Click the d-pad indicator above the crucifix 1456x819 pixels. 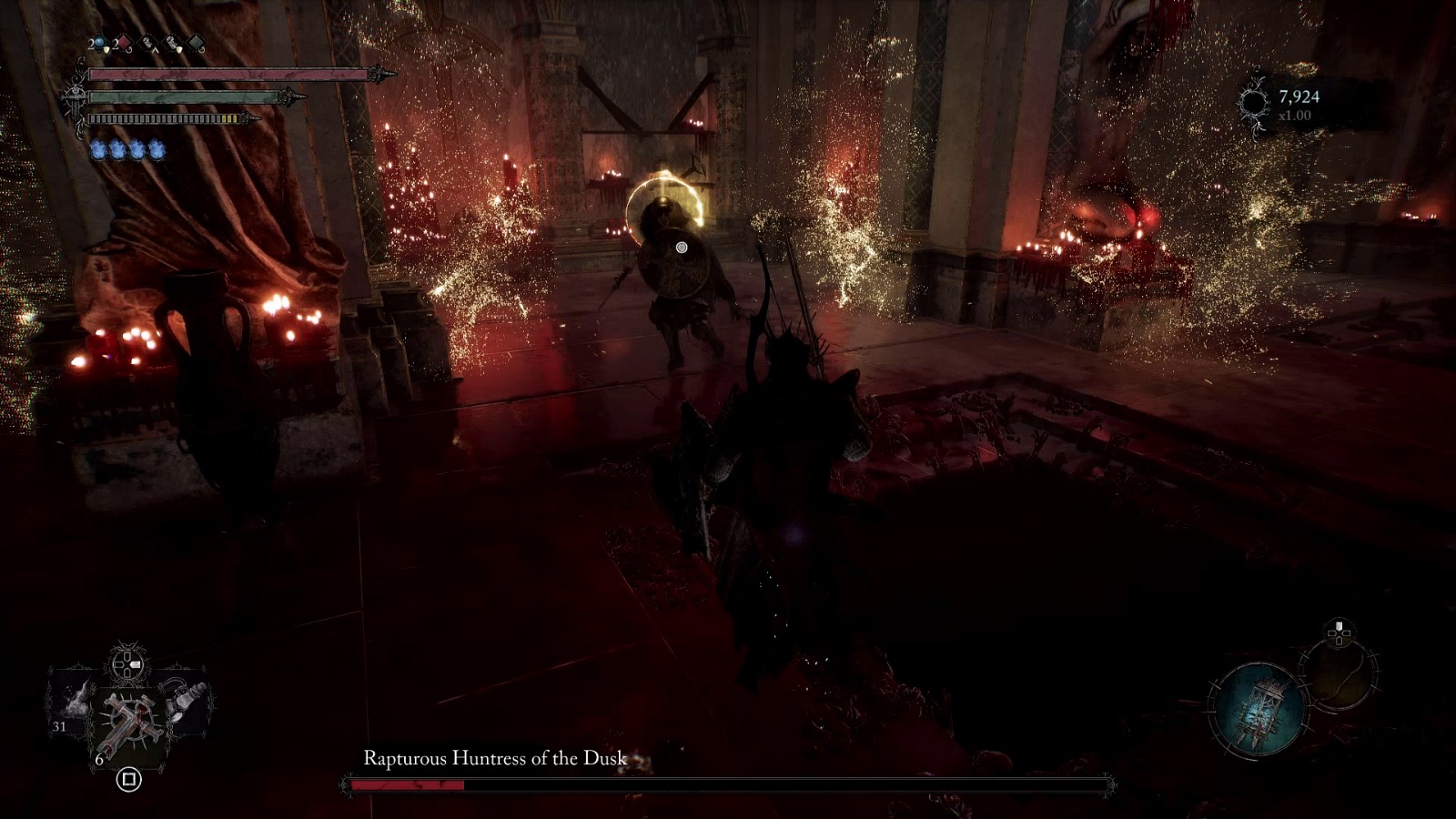pyautogui.click(x=127, y=663)
